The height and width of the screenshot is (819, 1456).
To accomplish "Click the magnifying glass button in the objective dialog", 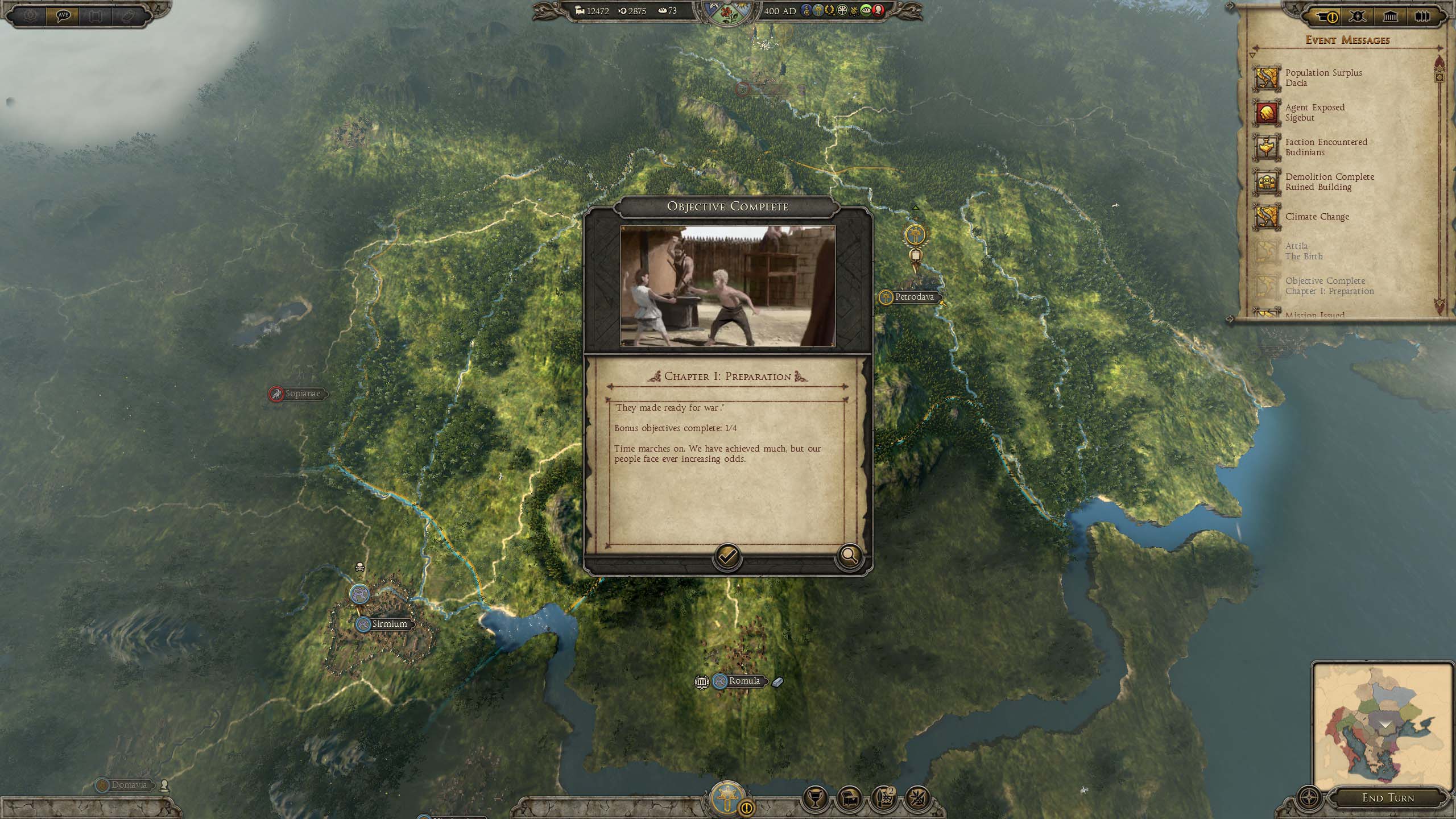I will point(849,556).
